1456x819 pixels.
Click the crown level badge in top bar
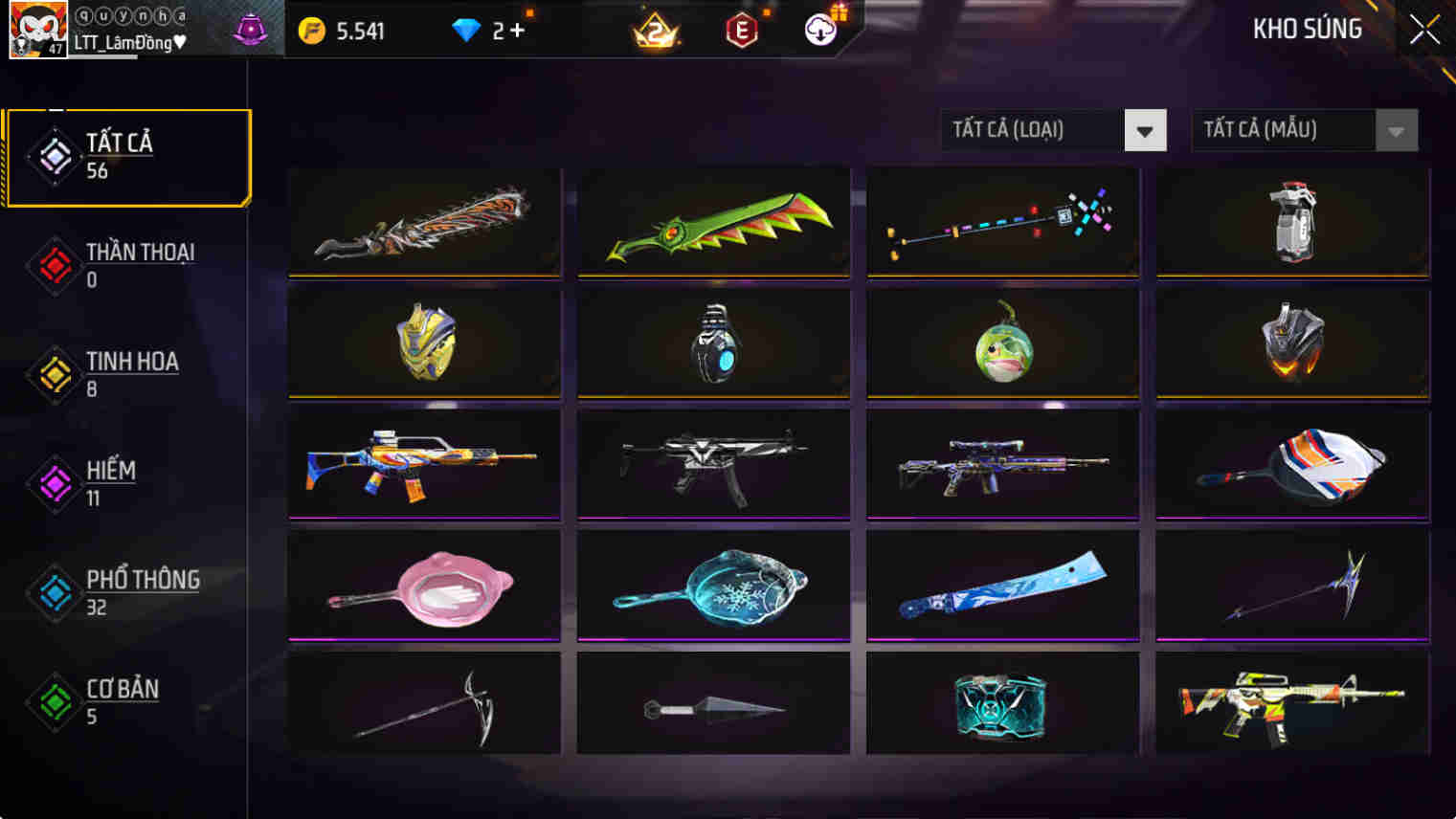[x=657, y=30]
